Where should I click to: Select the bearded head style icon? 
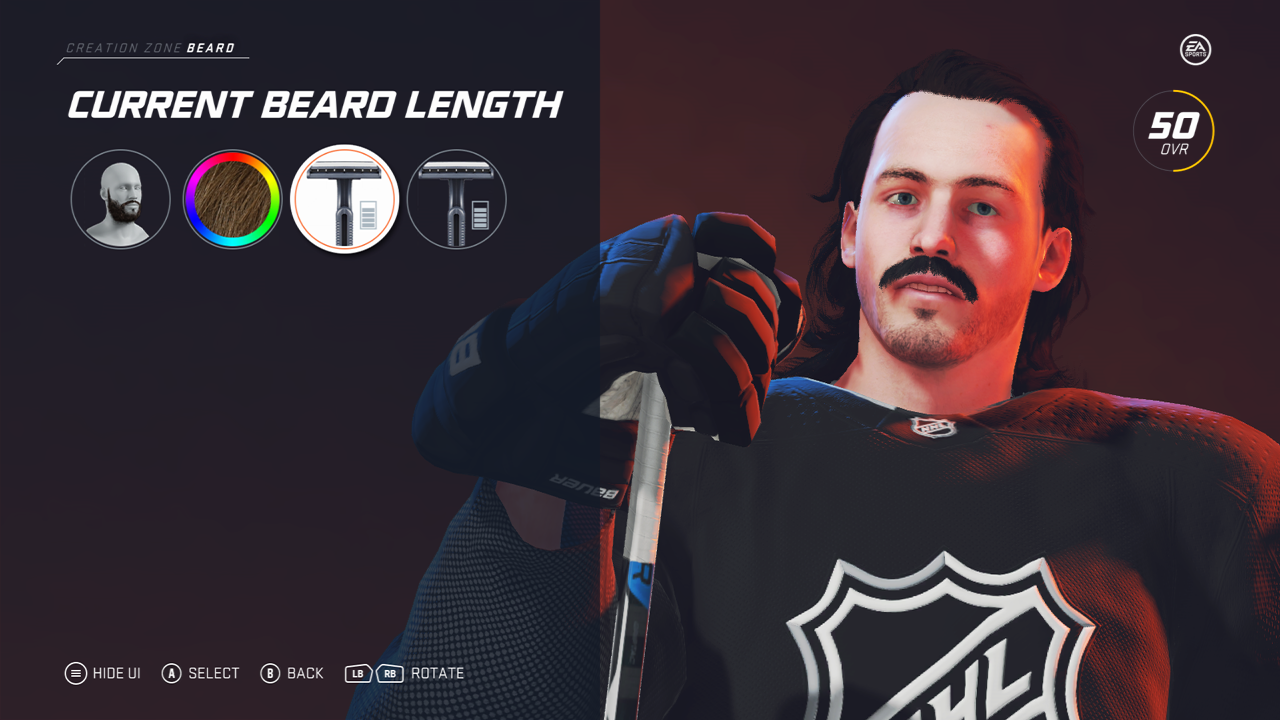120,199
